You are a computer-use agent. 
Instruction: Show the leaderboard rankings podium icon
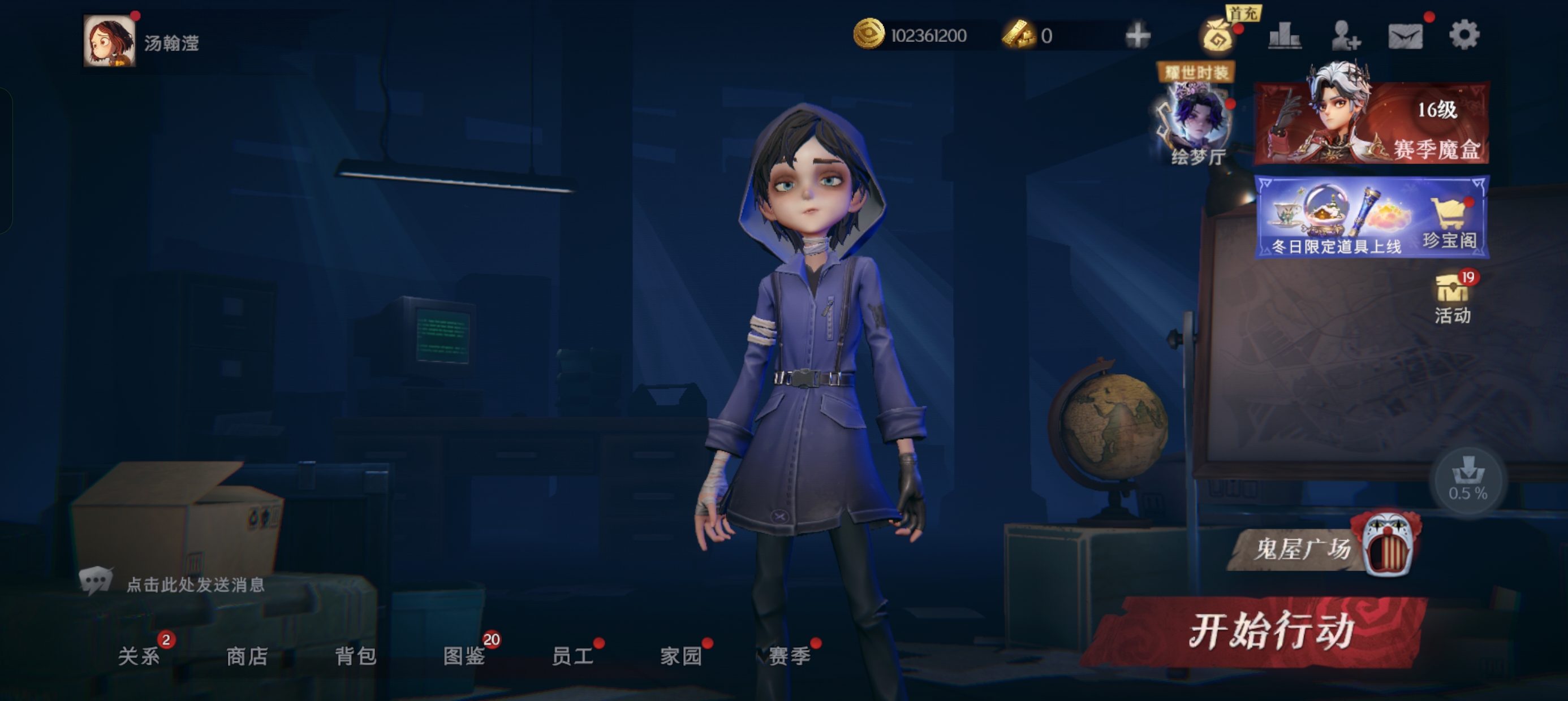1285,35
